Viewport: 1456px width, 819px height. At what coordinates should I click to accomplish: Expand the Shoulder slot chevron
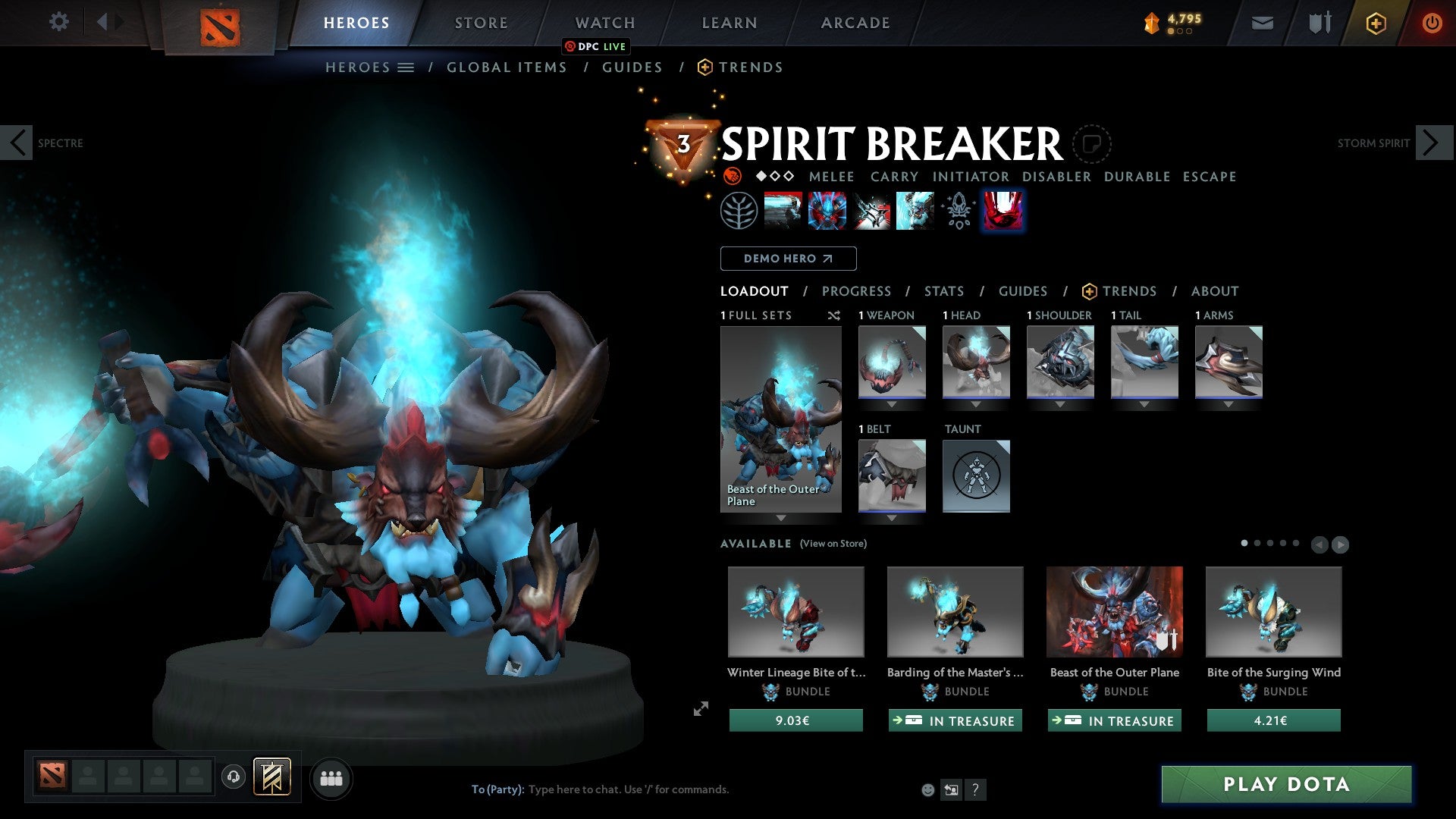pos(1060,404)
